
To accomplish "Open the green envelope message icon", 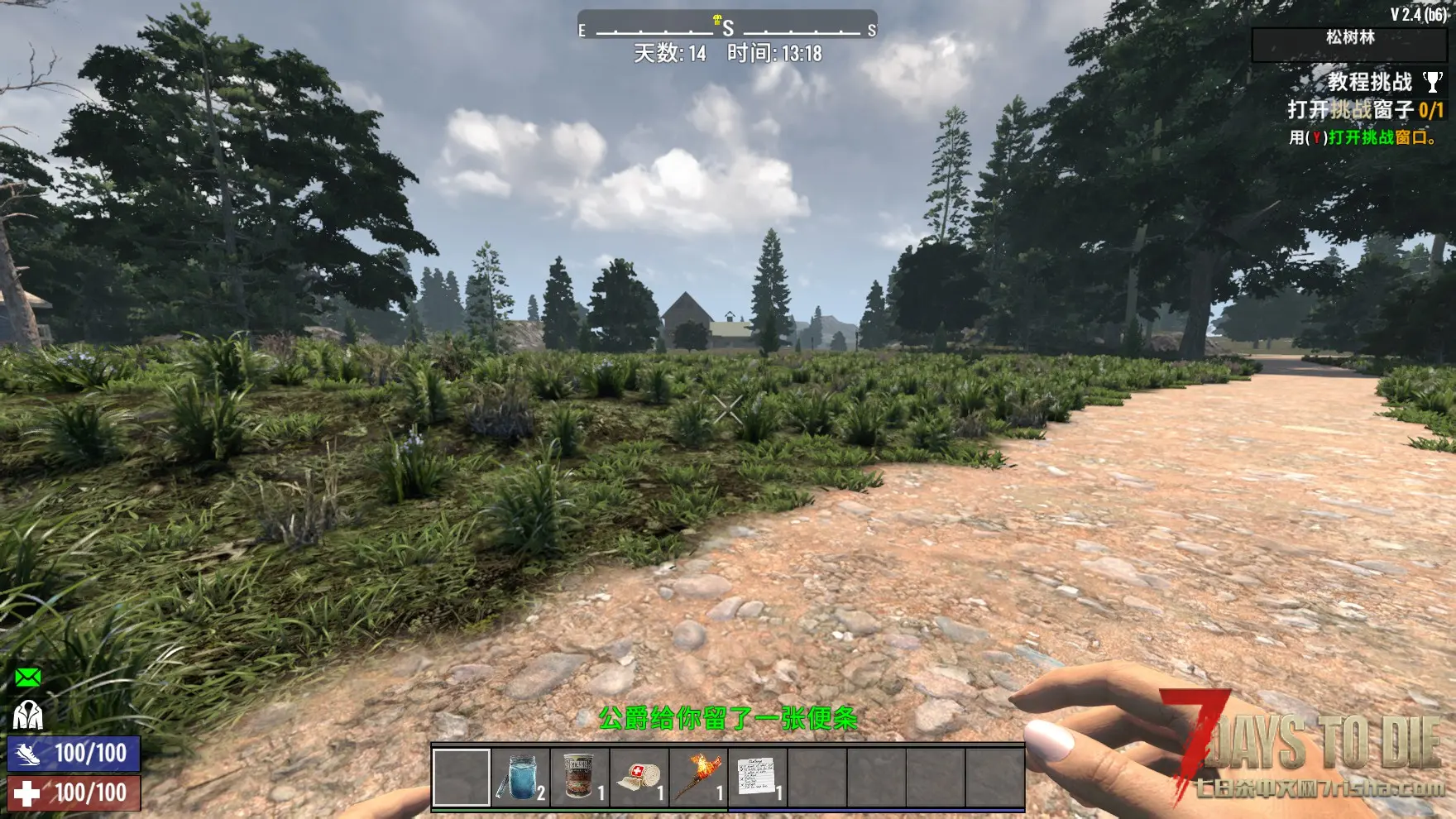I will pyautogui.click(x=28, y=678).
